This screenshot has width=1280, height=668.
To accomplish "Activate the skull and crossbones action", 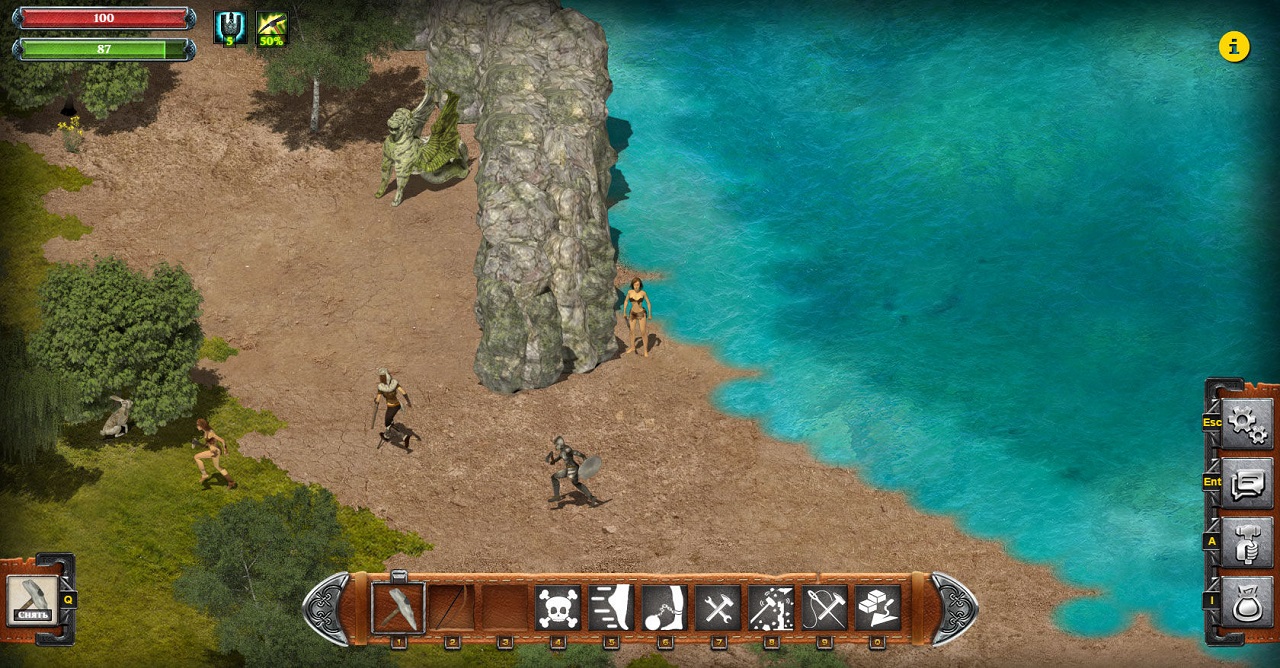I will (558, 608).
